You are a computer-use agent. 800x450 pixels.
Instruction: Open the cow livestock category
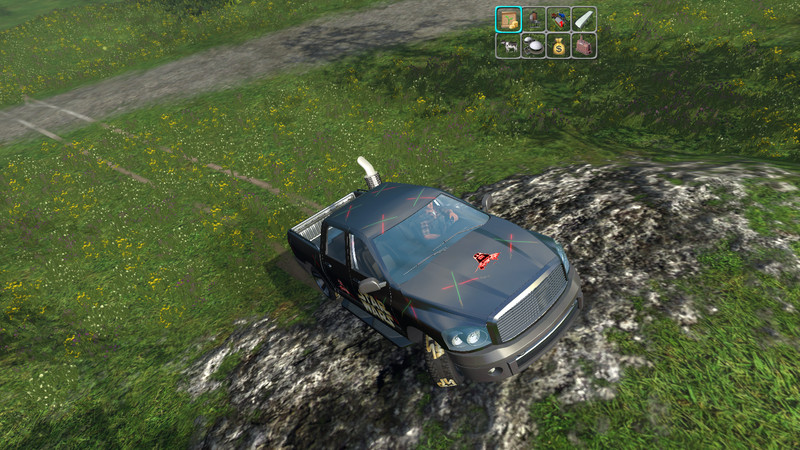[x=508, y=45]
